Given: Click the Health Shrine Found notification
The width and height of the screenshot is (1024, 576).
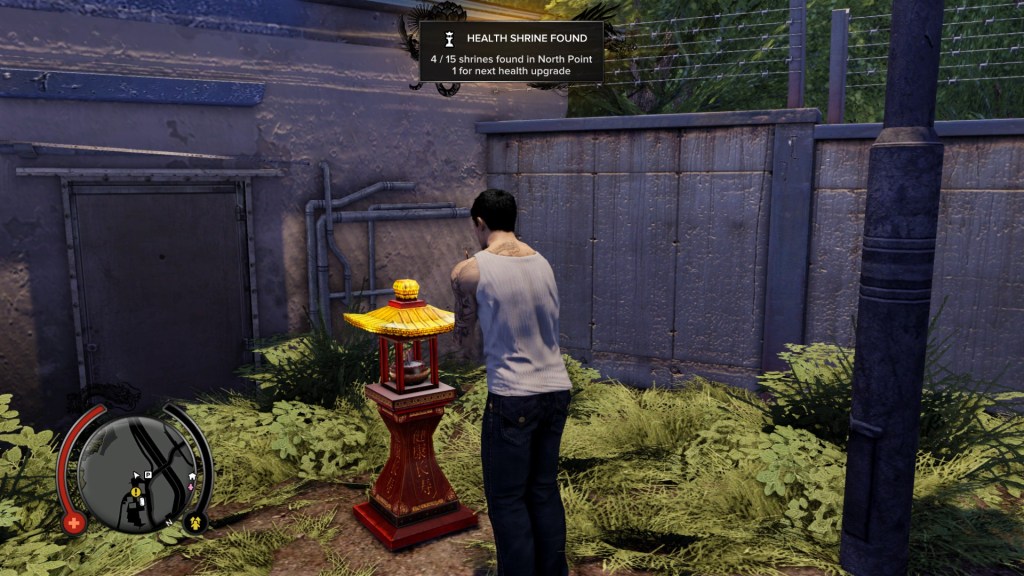Looking at the screenshot, I should [511, 52].
